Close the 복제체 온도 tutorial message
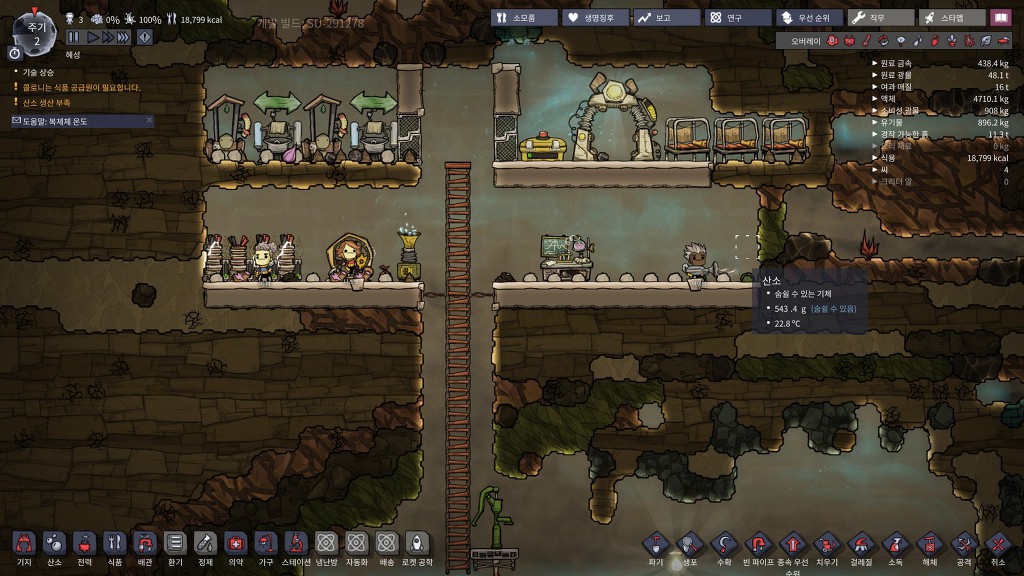This screenshot has width=1024, height=576. click(150, 120)
